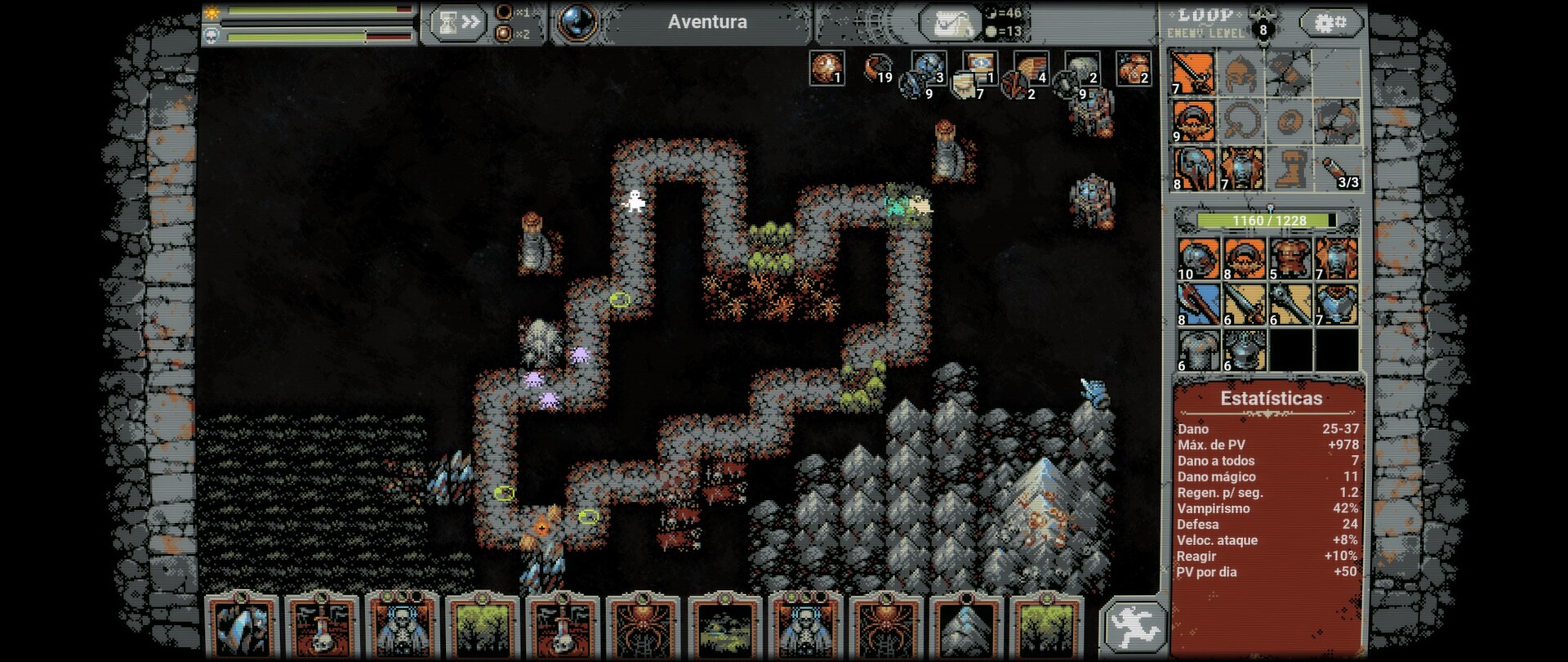This screenshot has width=1568, height=662.
Task: Click the running man retreat button
Action: click(x=1134, y=627)
